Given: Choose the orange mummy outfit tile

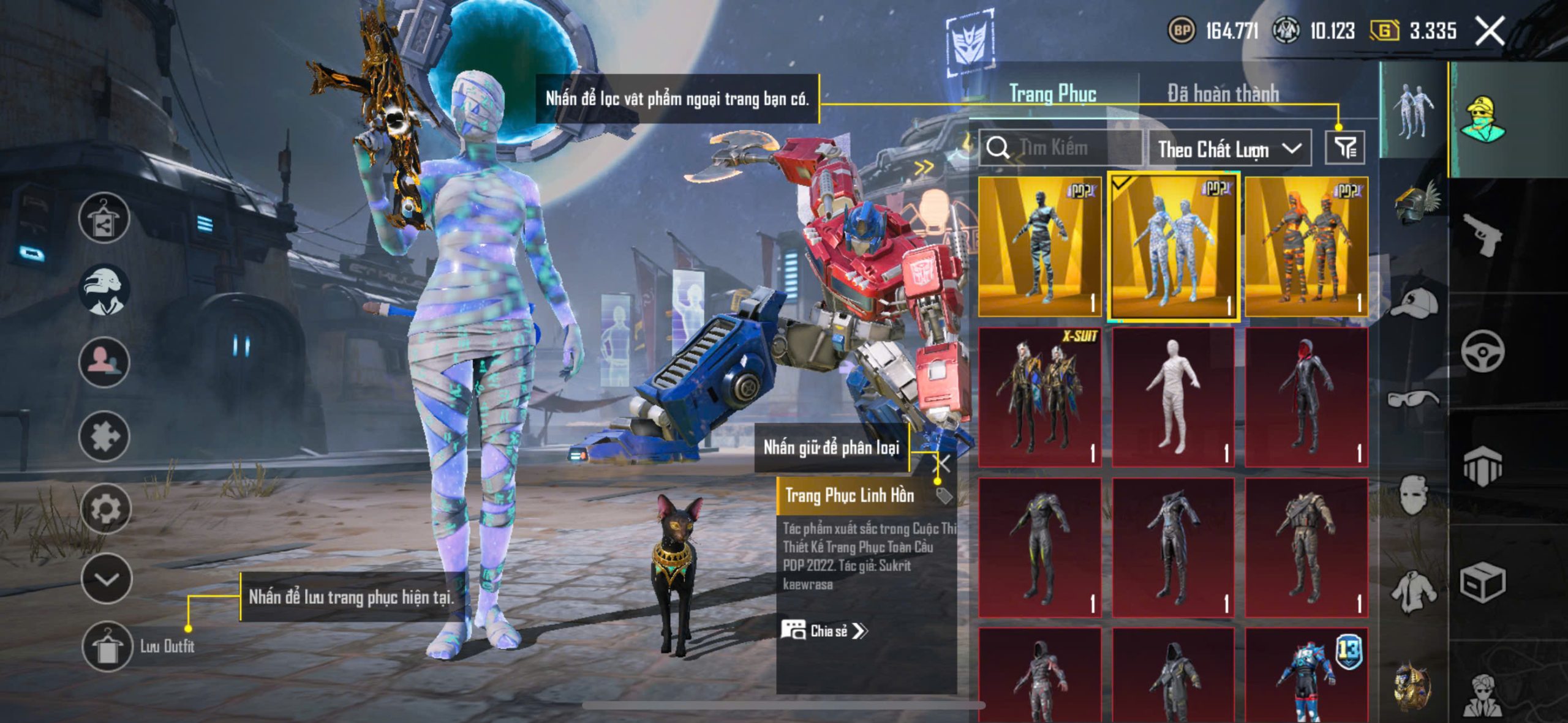Looking at the screenshot, I should coord(1306,247).
